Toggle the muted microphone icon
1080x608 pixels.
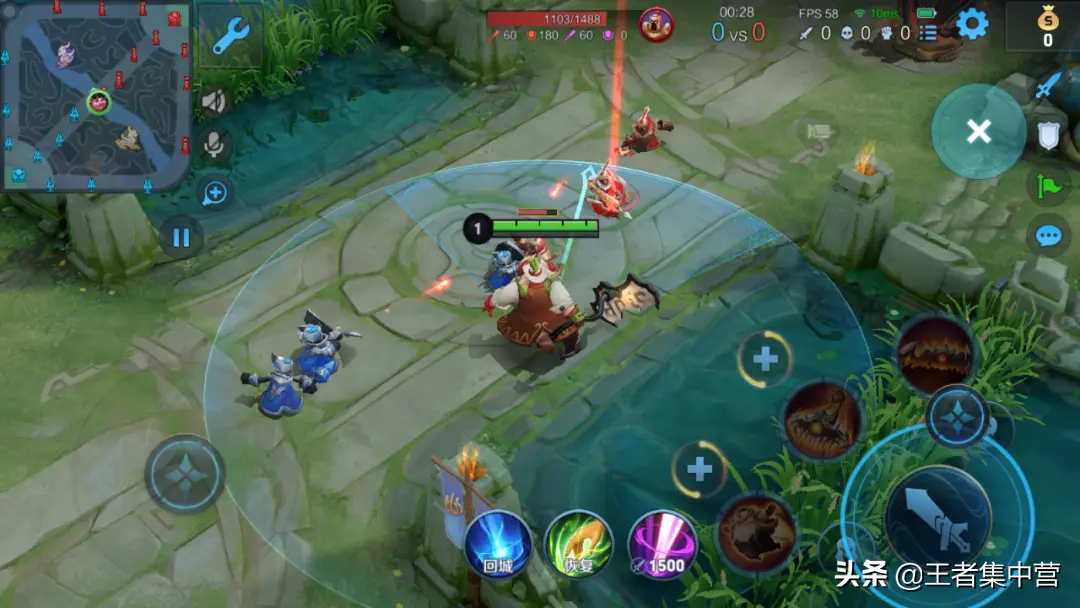click(214, 146)
